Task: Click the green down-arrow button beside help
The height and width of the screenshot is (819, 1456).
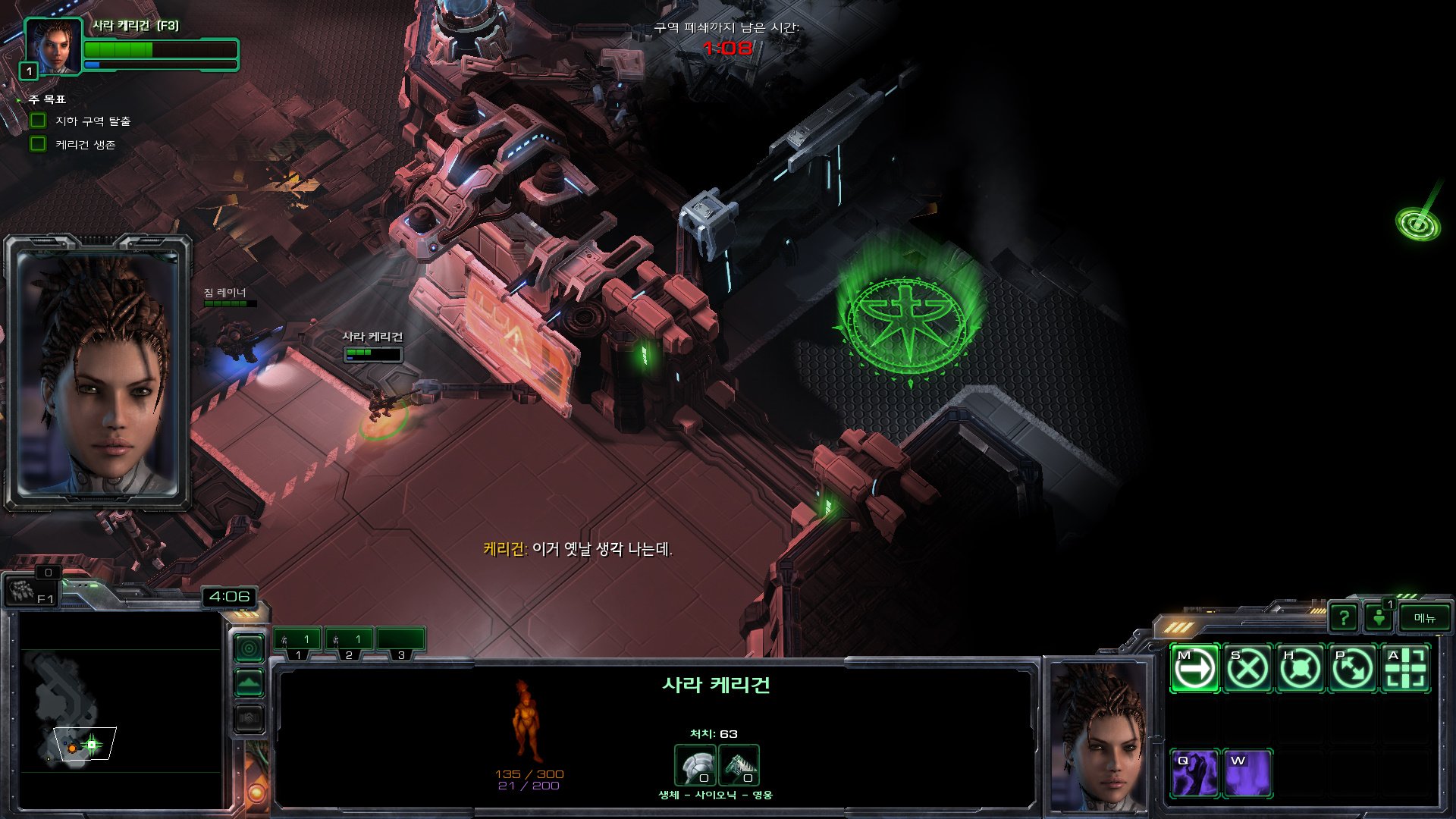Action: [1379, 618]
